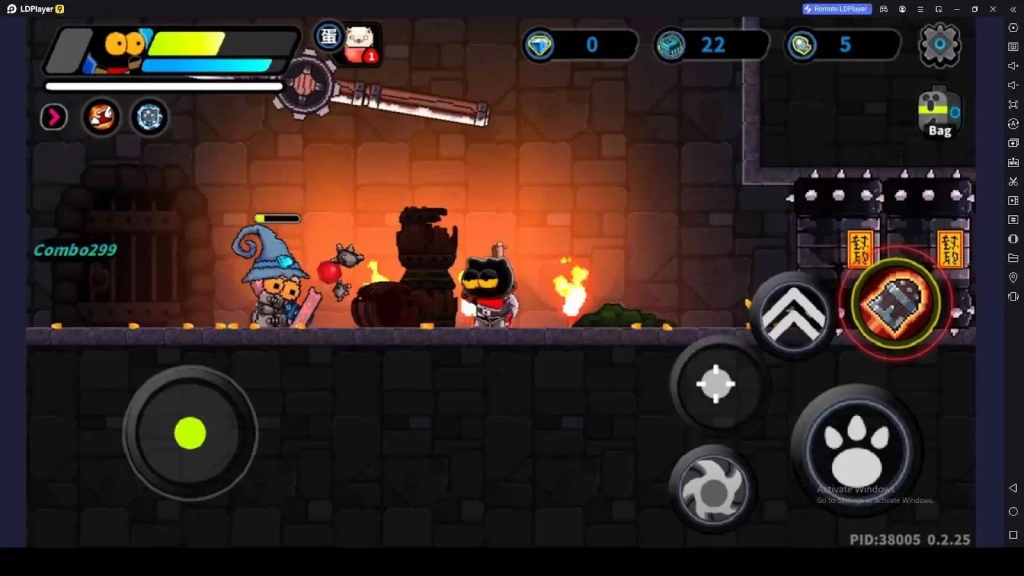Tap the spinning blade dash button
The image size is (1024, 576).
(x=712, y=490)
